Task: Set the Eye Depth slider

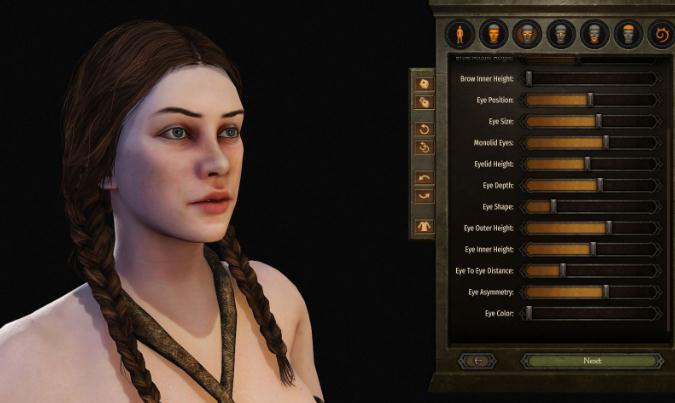Action: [599, 185]
